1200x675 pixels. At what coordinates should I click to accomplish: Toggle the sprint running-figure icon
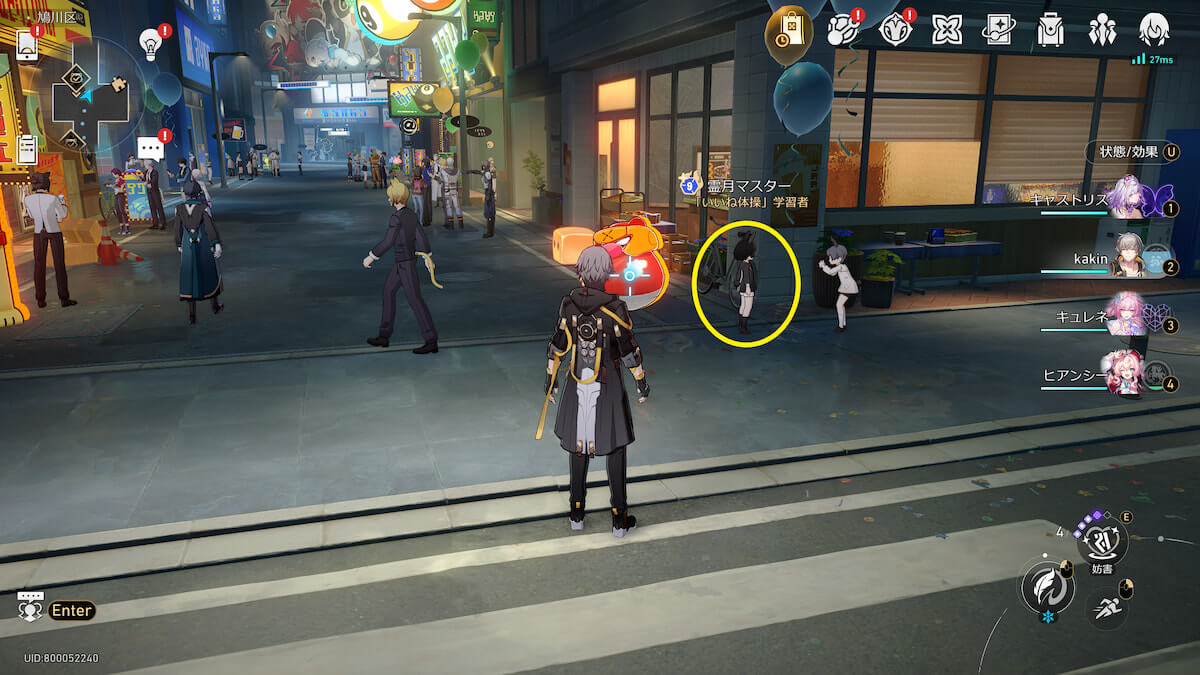point(1105,607)
